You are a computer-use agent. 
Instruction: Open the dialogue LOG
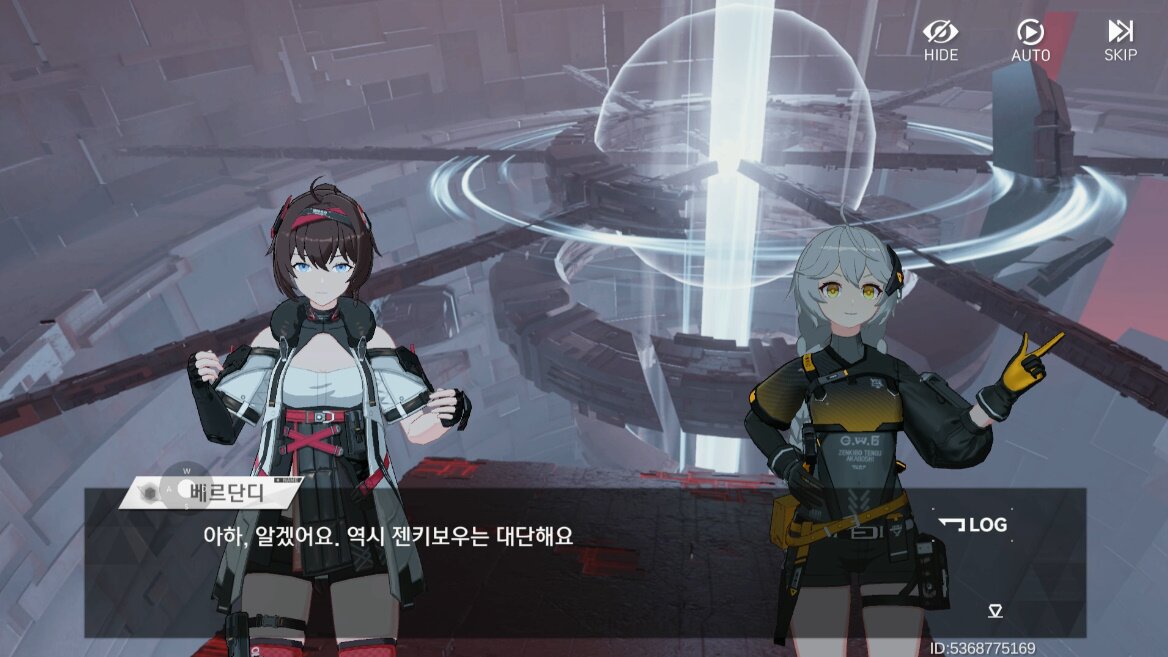[973, 525]
